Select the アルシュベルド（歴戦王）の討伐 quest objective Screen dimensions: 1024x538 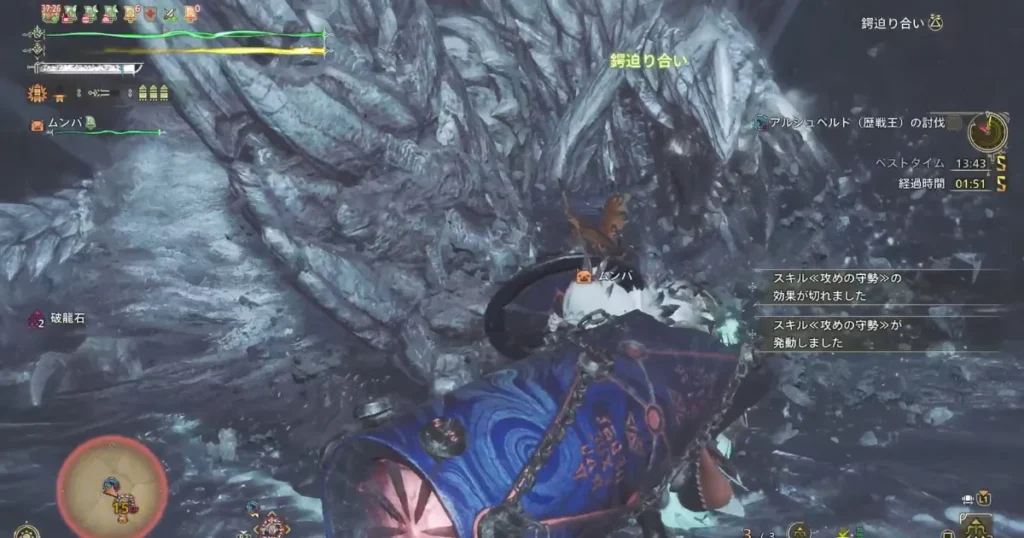pos(851,122)
